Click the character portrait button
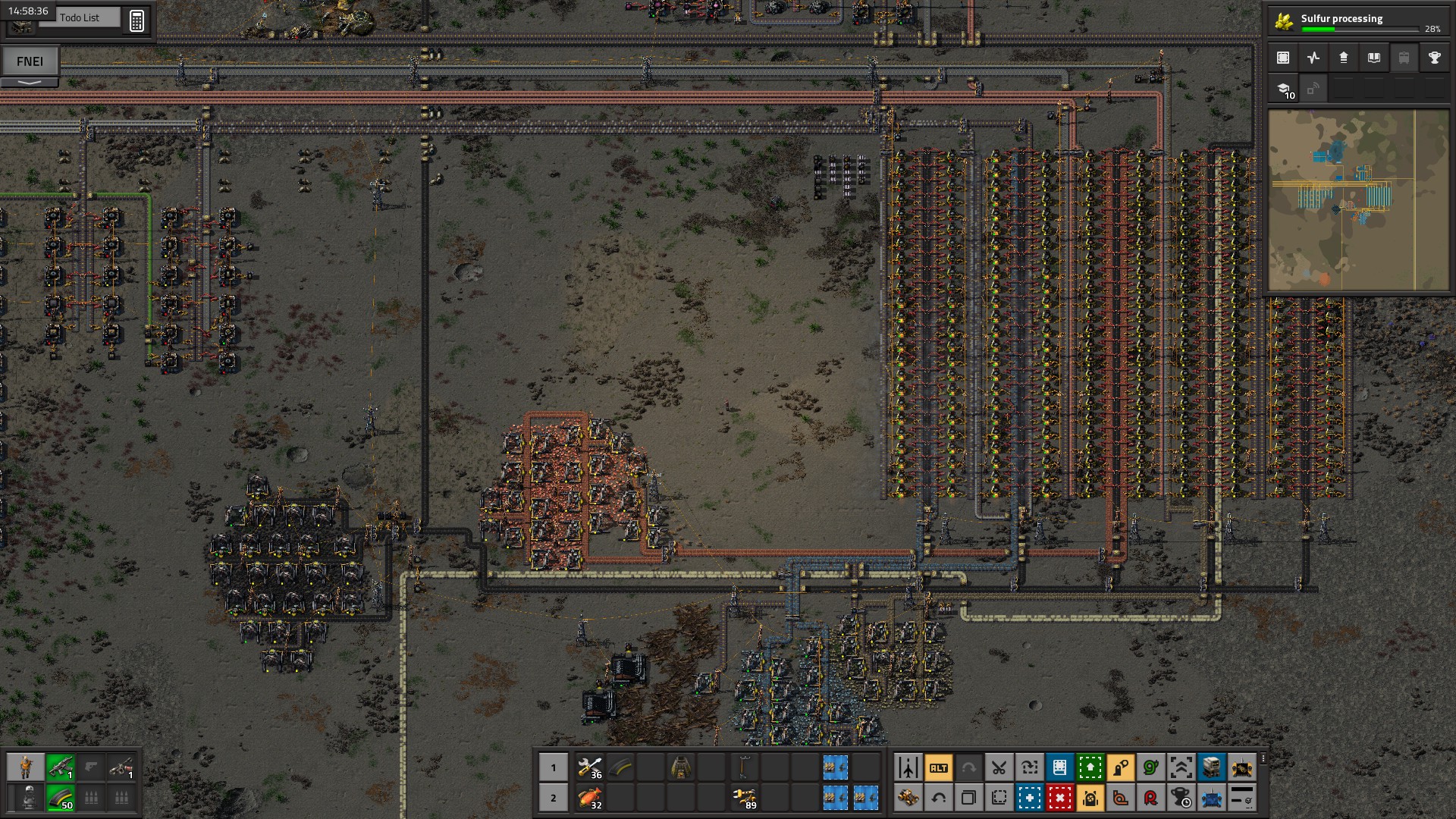Viewport: 1456px width, 819px height. [26, 767]
